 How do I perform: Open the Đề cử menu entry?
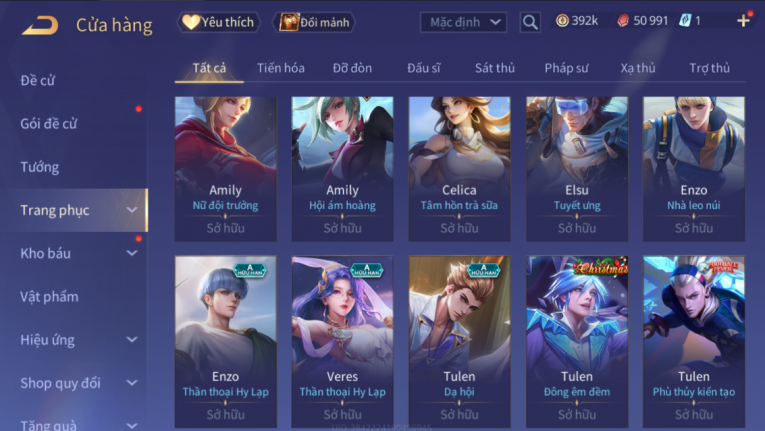[x=39, y=81]
